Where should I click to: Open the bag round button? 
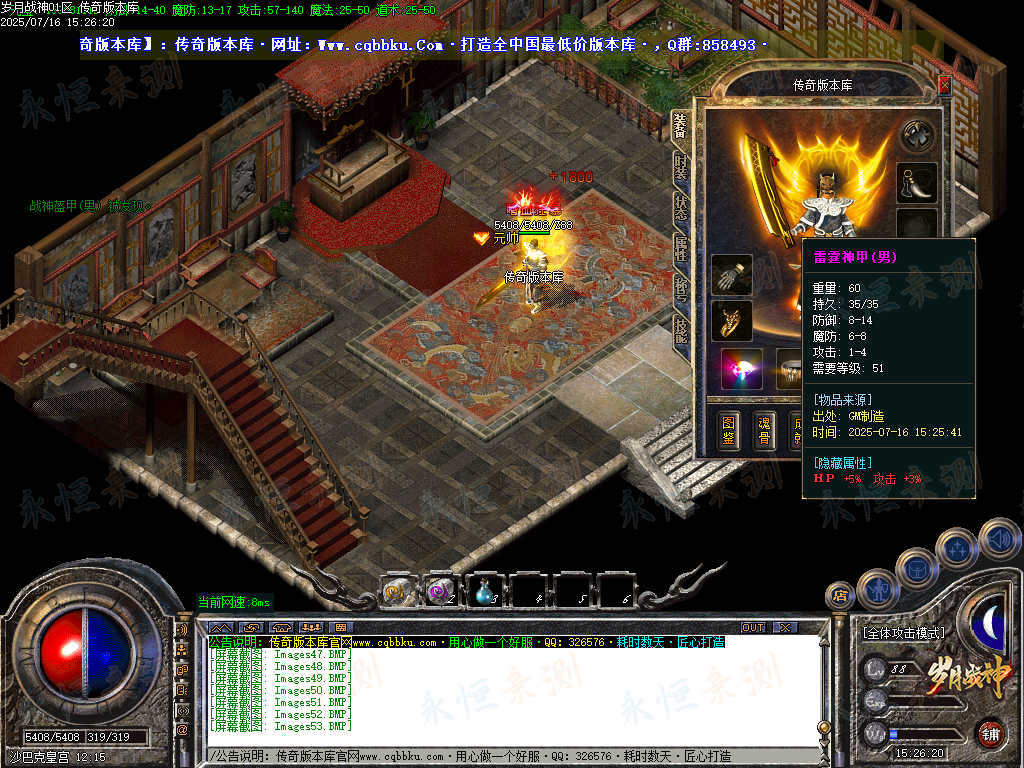(916, 568)
